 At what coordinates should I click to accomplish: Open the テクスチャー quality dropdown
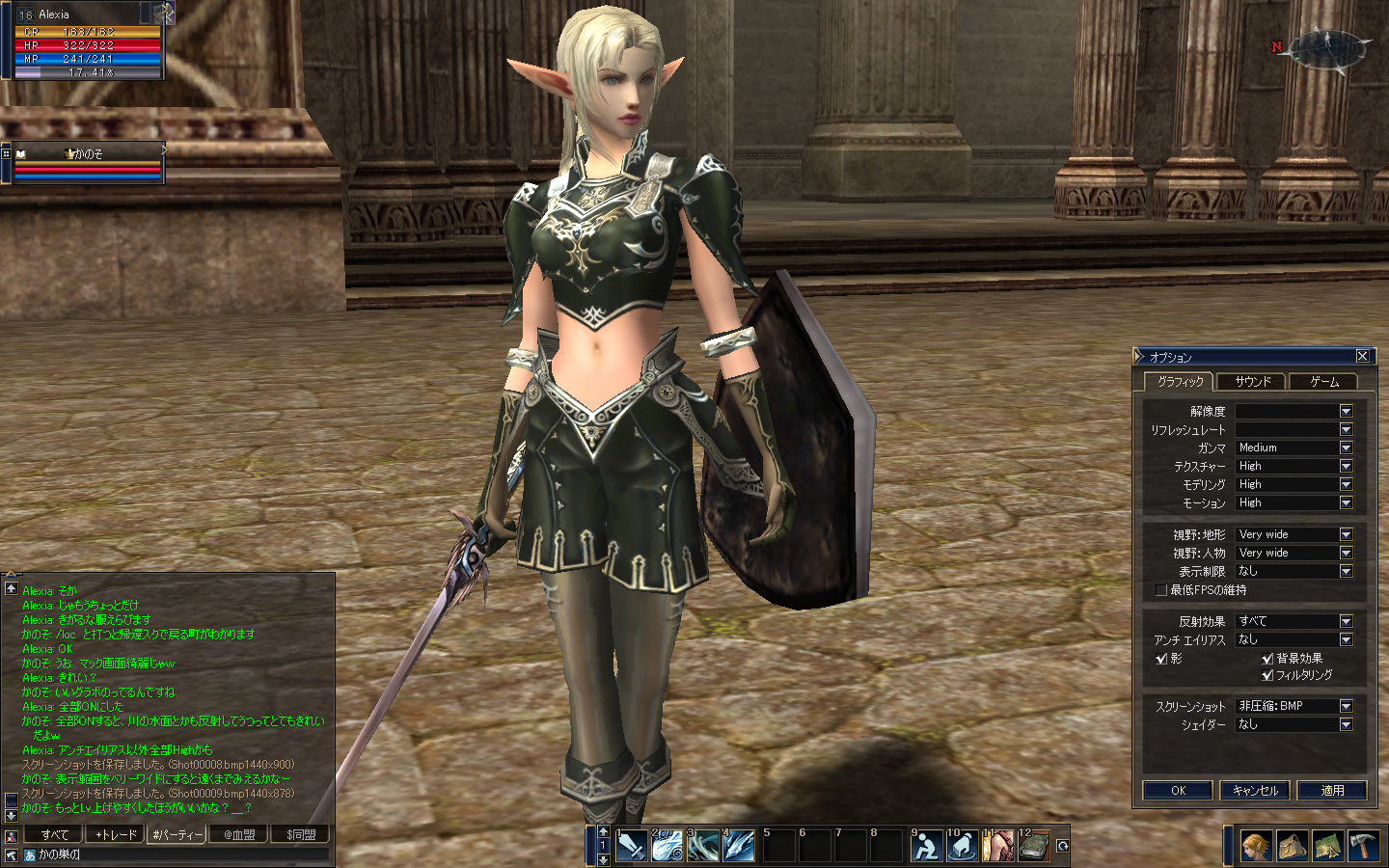click(1346, 466)
